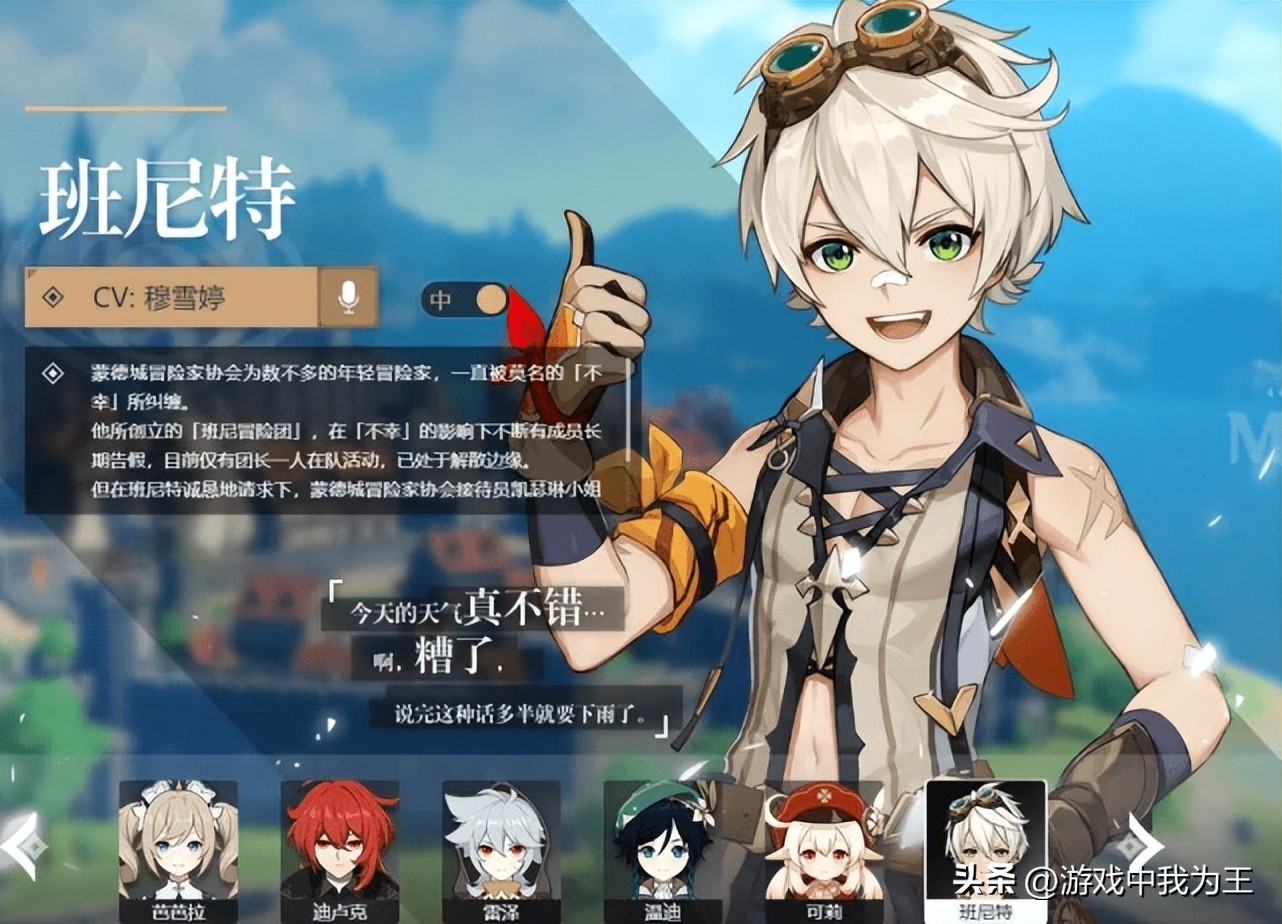1282x924 pixels.
Task: Click the left arrow for previous characters
Action: tap(23, 846)
